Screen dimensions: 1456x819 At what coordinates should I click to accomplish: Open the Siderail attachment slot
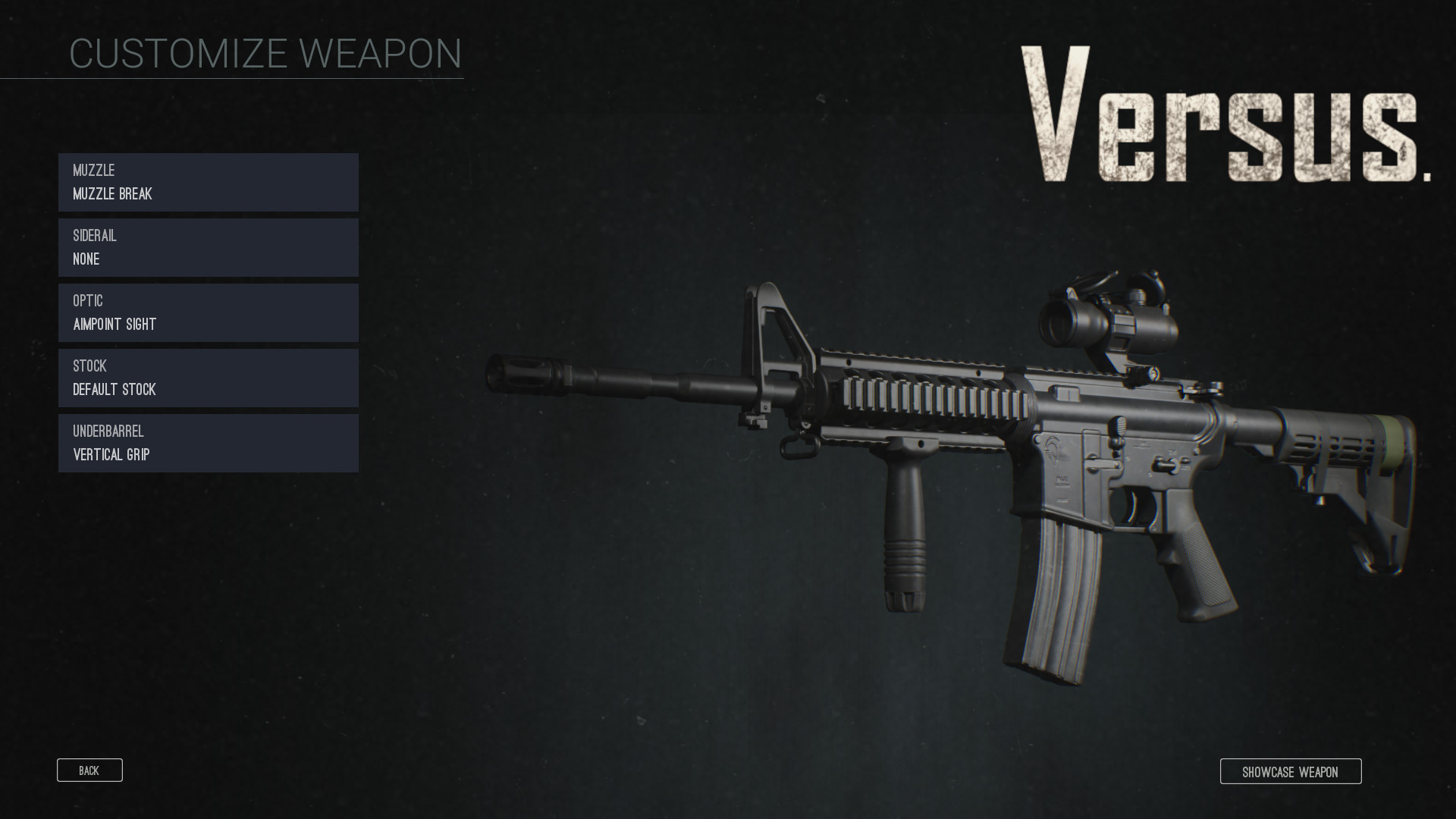tap(207, 247)
